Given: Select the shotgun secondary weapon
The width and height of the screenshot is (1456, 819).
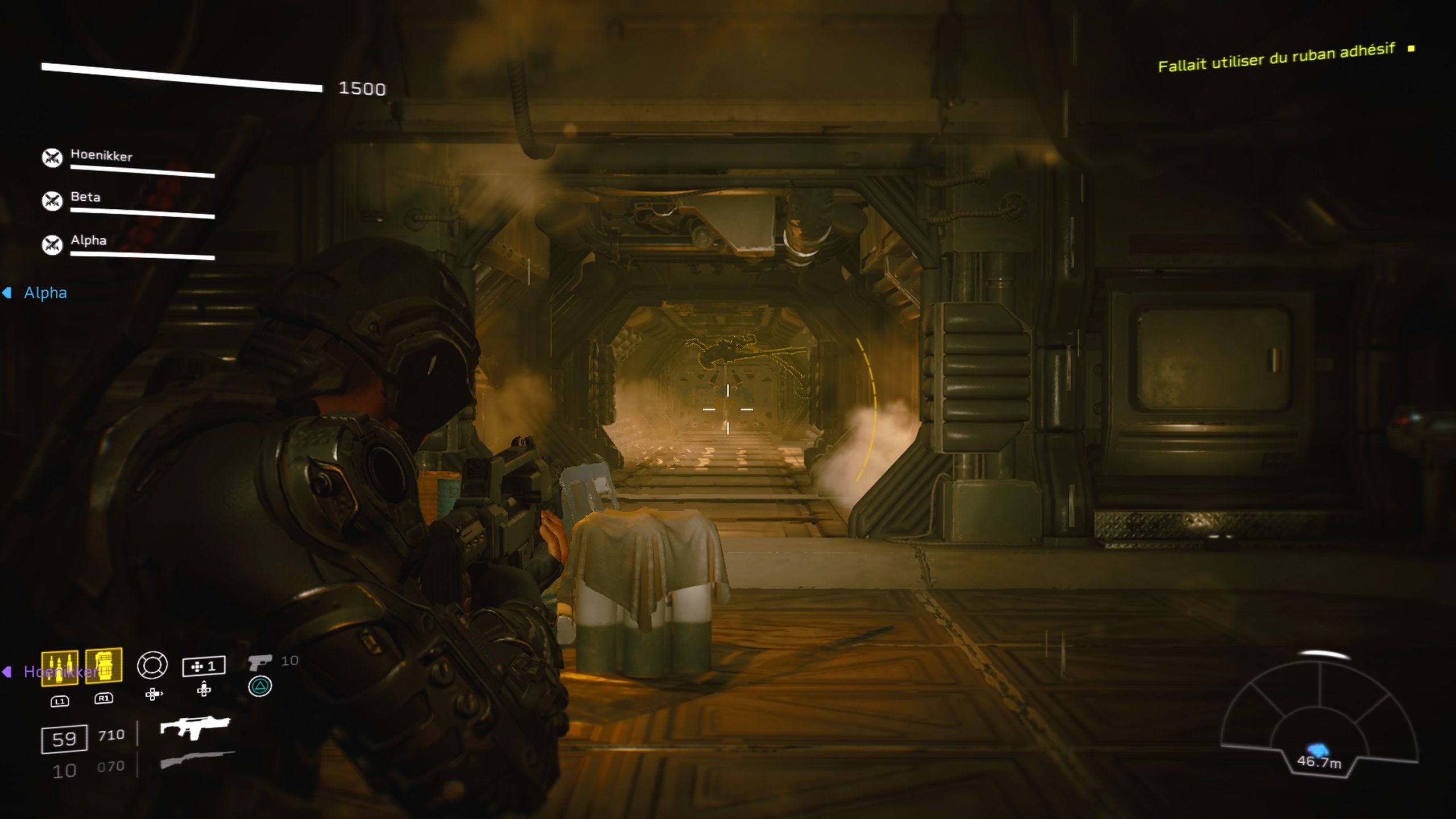Looking at the screenshot, I should tap(197, 759).
